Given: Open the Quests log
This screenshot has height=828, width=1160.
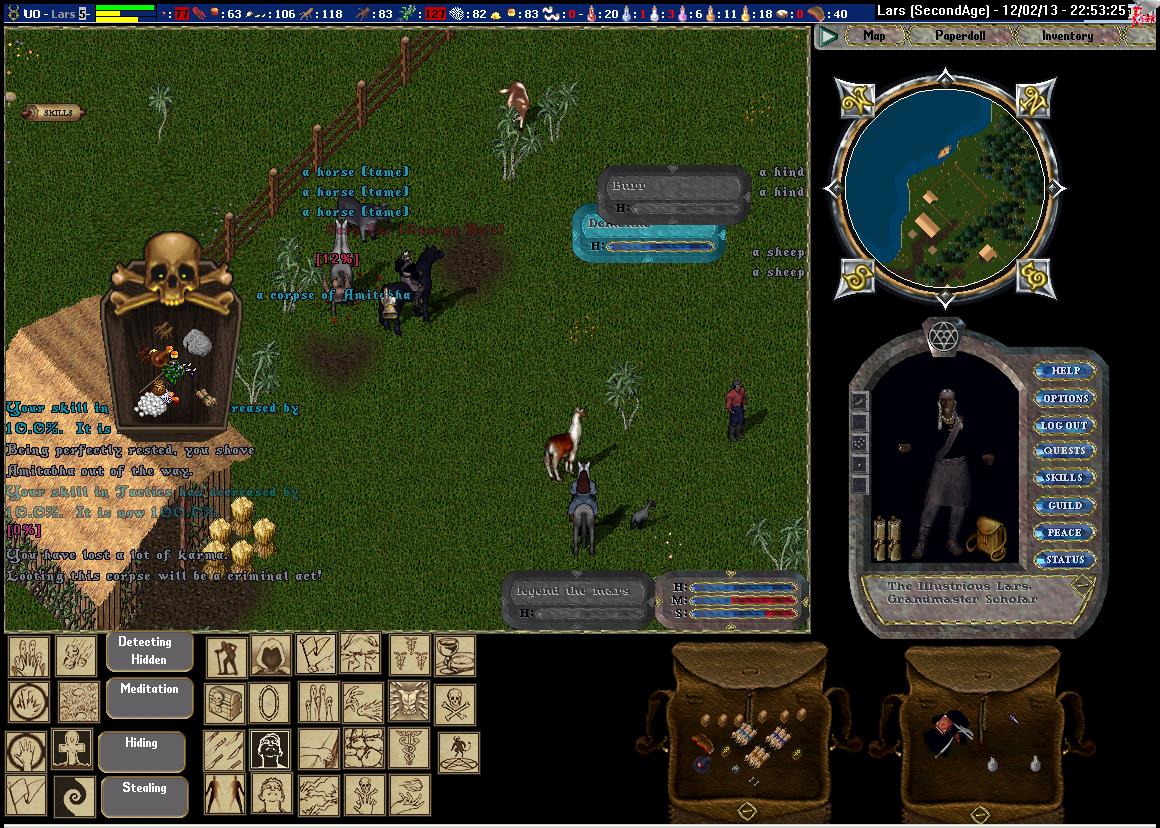Looking at the screenshot, I should click(x=1064, y=451).
